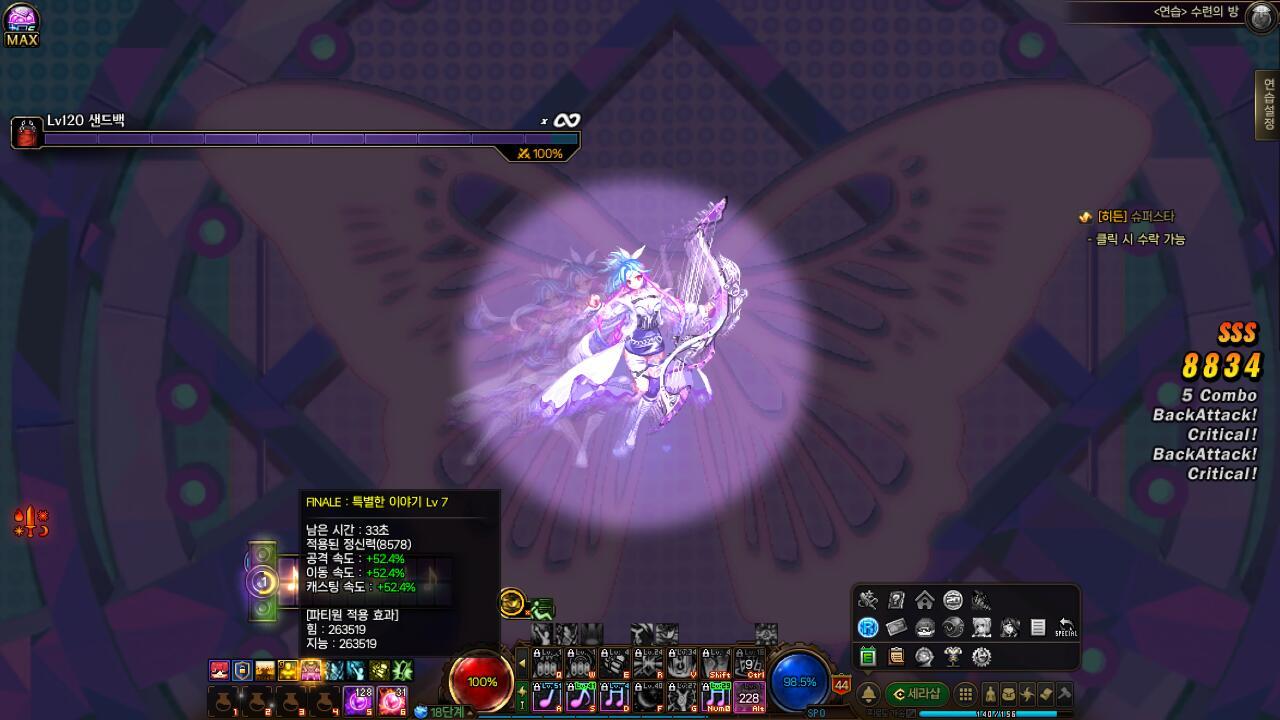The height and width of the screenshot is (720, 1280).
Task: Click the home icon in the menu panel
Action: tap(923, 600)
